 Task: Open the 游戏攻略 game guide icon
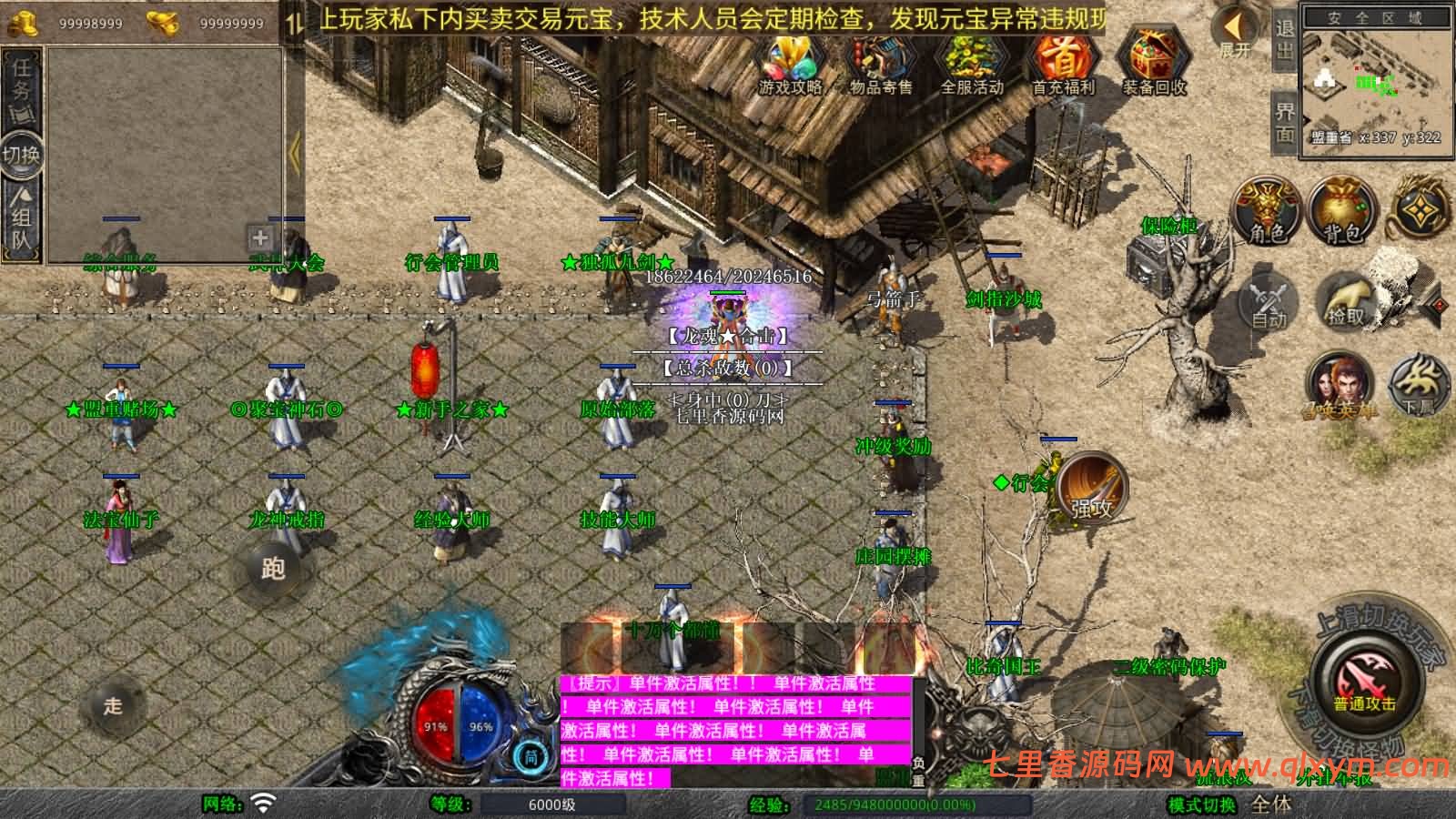coord(791,64)
